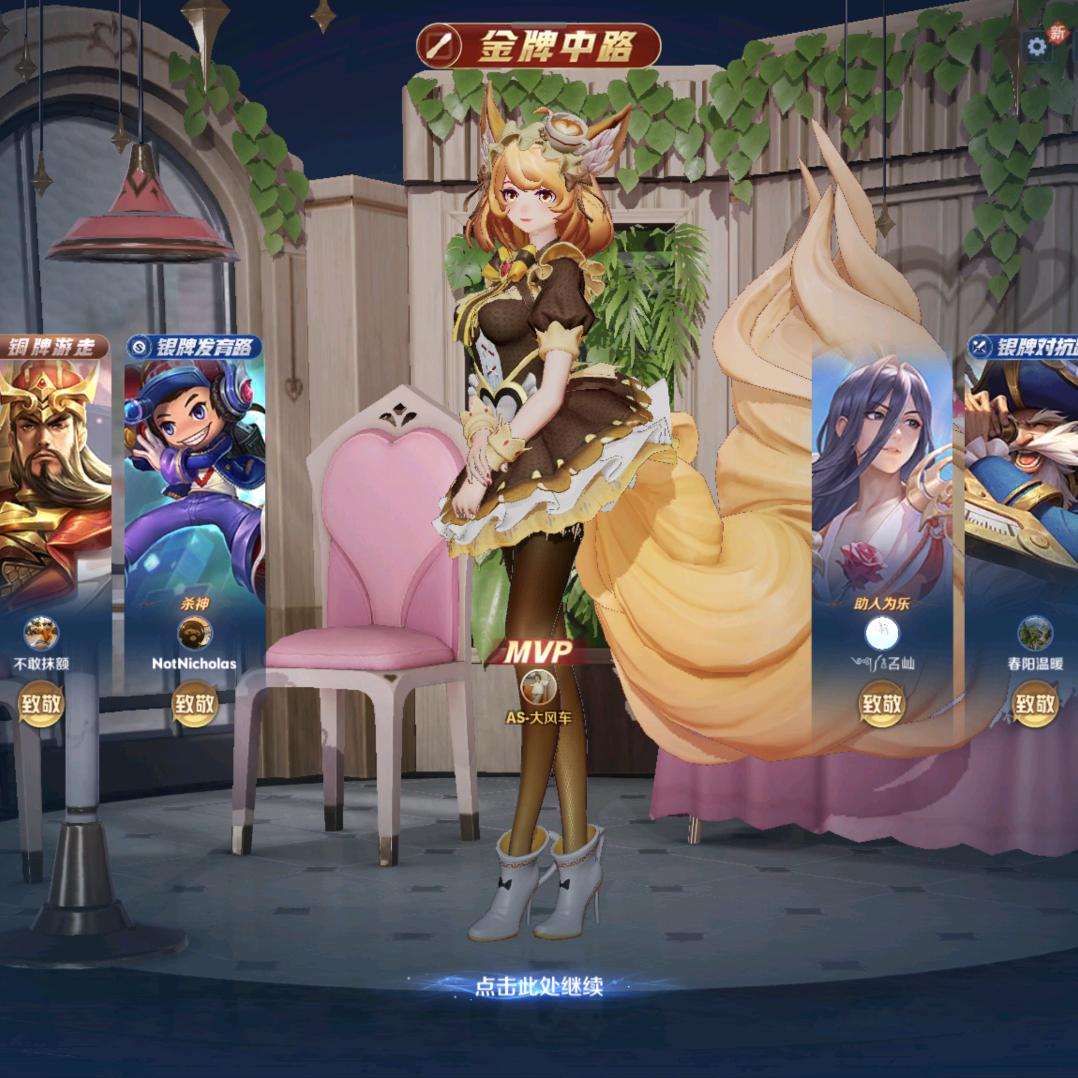Send 致敬 to 春阳温暖

(1034, 704)
